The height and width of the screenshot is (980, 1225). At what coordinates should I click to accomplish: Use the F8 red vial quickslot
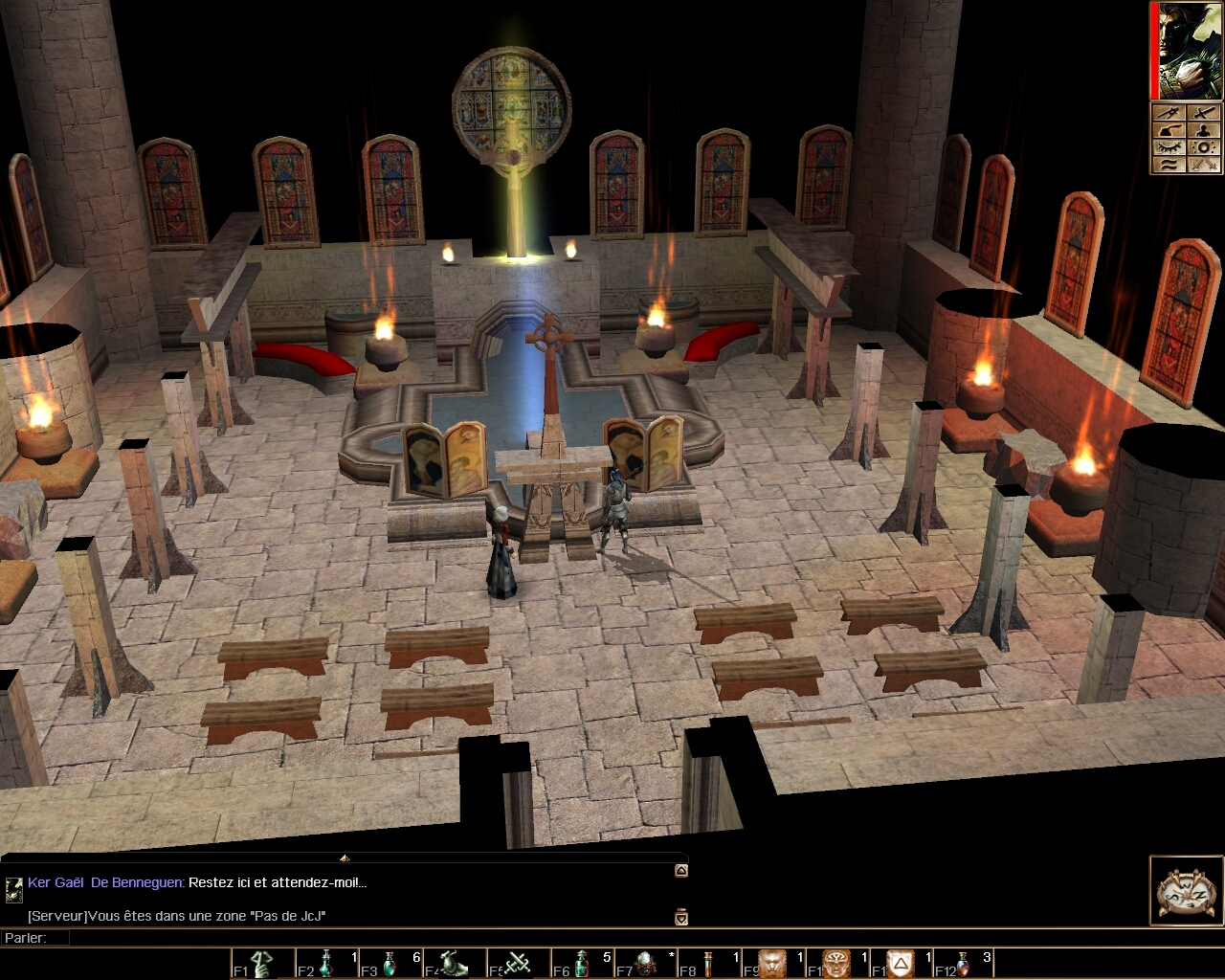click(x=709, y=963)
